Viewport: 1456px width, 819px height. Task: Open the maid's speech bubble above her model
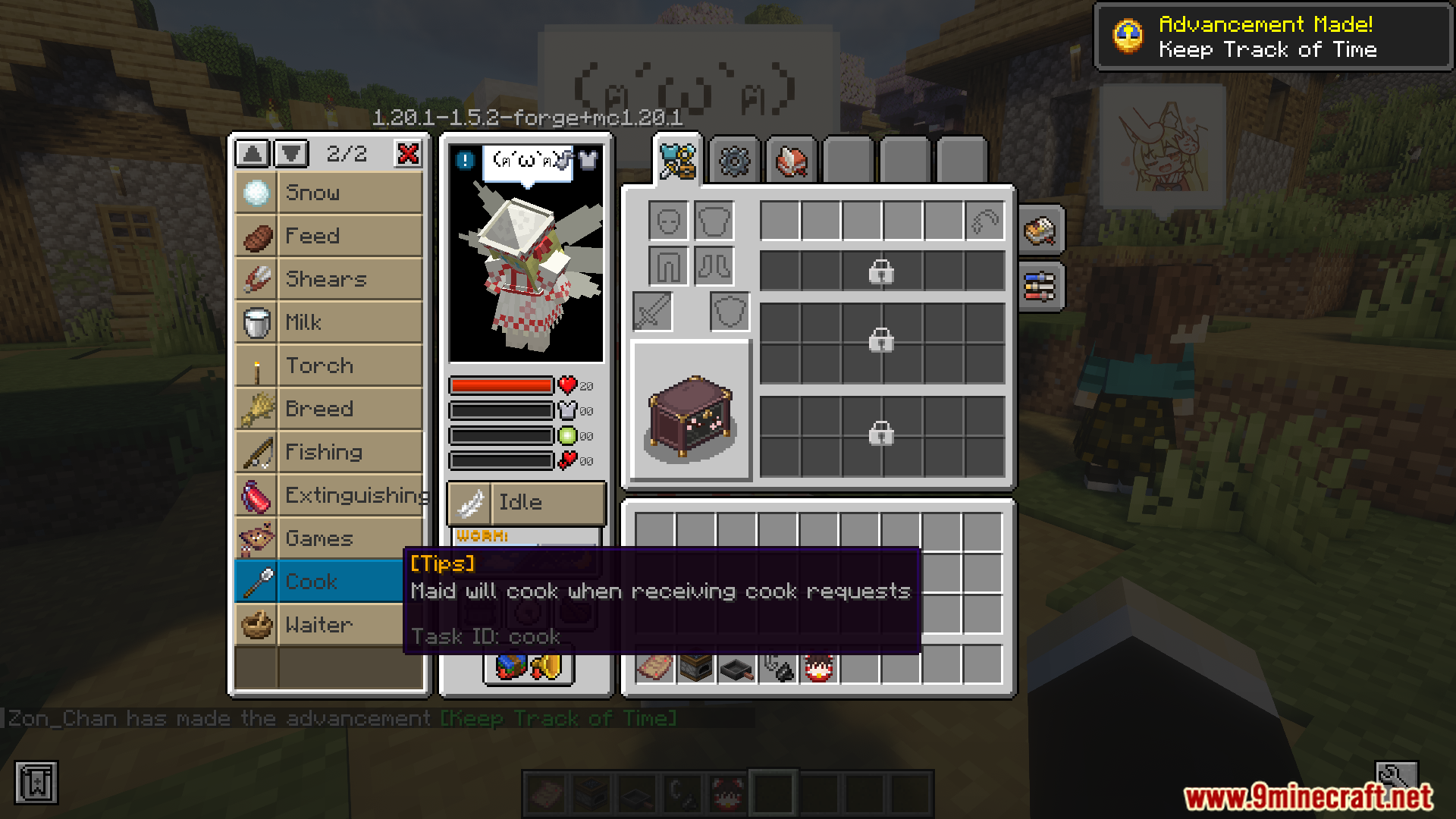pos(526,161)
